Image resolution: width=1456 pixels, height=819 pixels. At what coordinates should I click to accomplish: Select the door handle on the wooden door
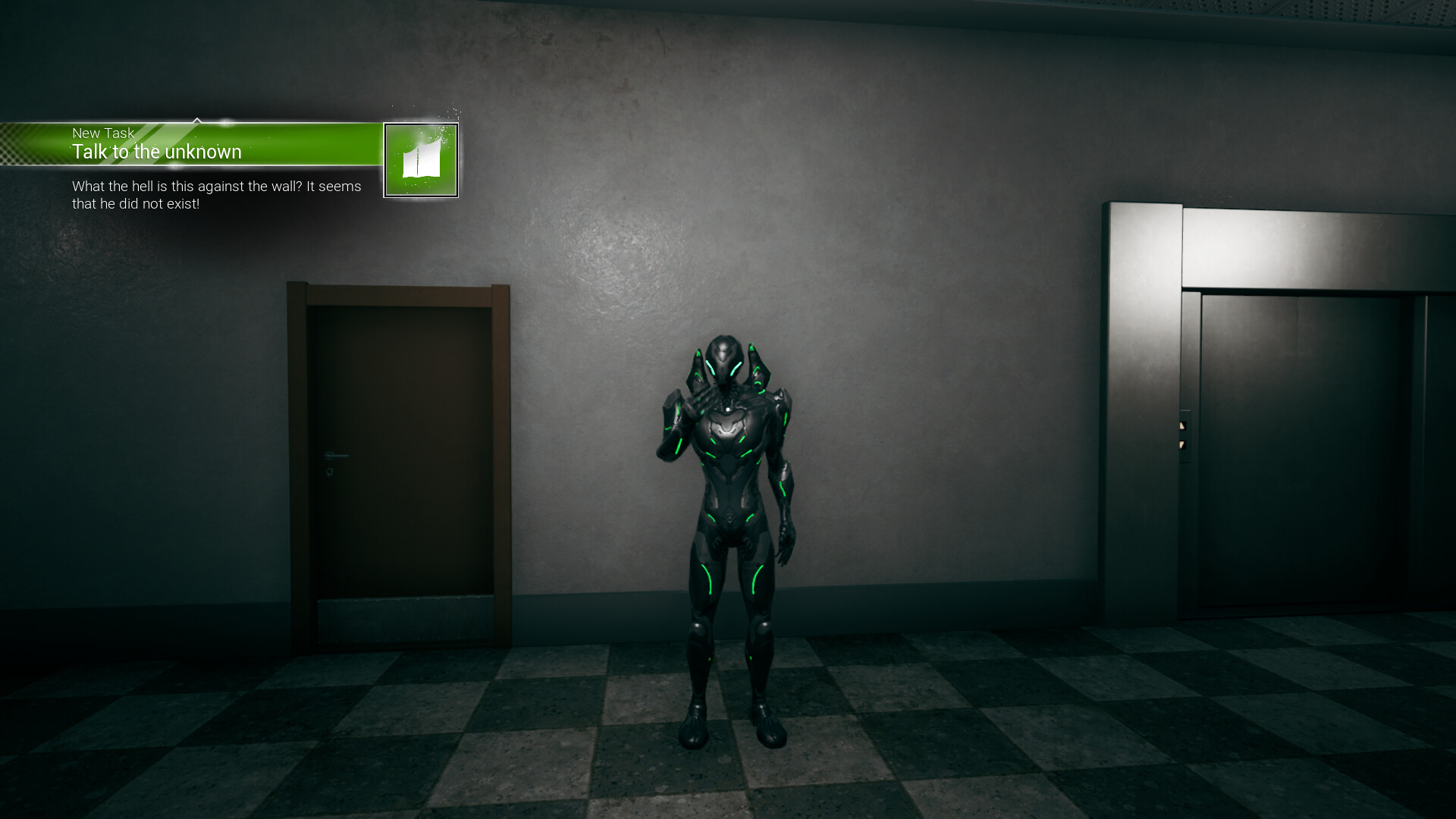(x=336, y=455)
